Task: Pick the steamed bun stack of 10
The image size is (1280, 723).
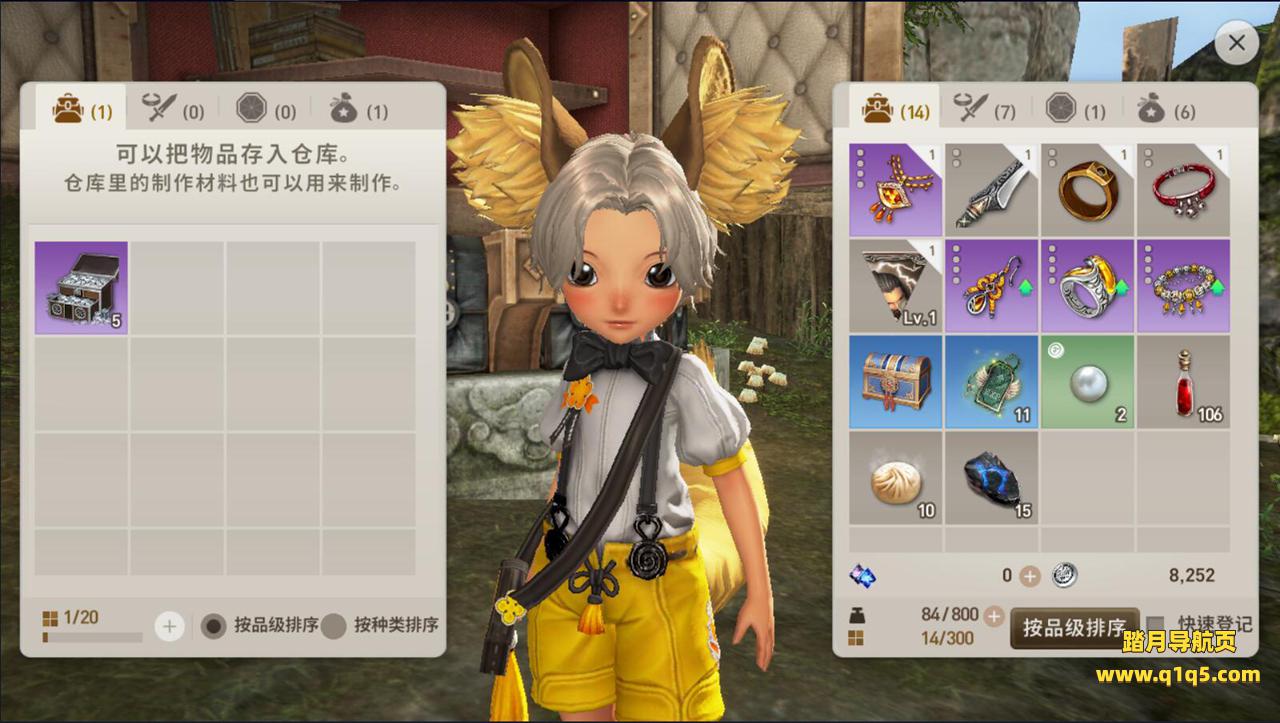Action: pyautogui.click(x=895, y=478)
